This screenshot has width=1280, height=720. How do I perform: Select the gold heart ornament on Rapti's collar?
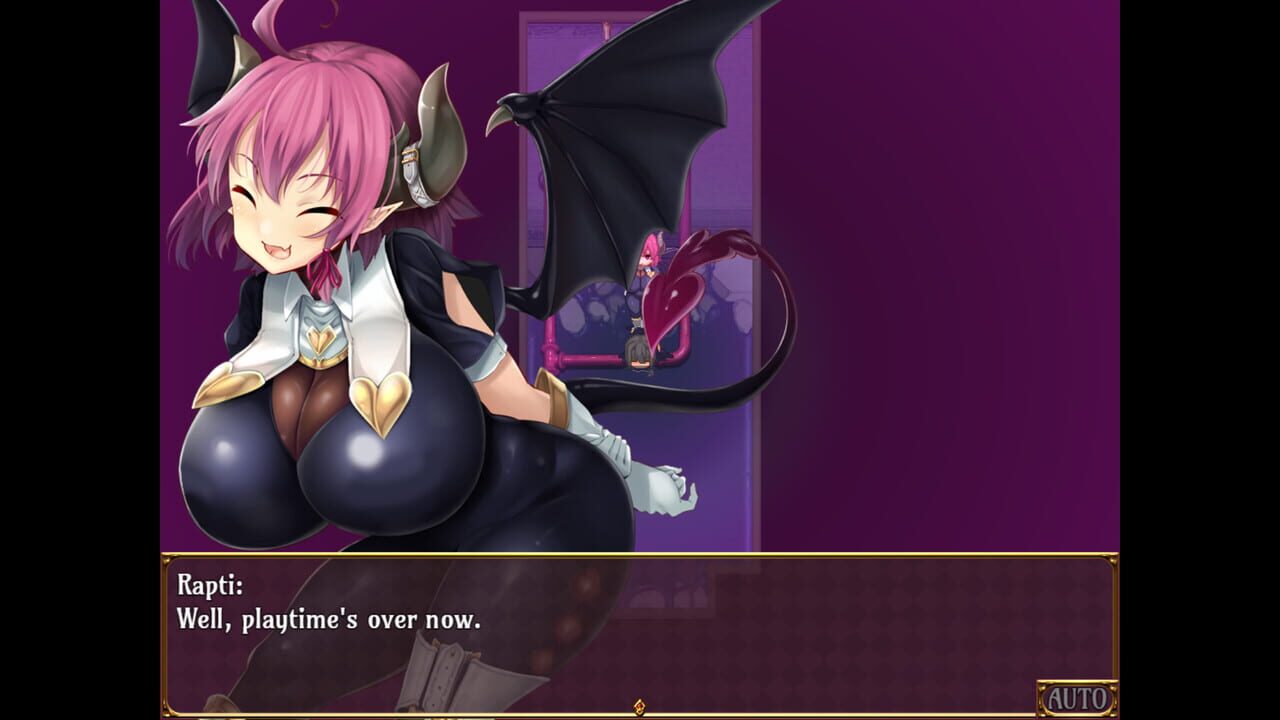320,340
